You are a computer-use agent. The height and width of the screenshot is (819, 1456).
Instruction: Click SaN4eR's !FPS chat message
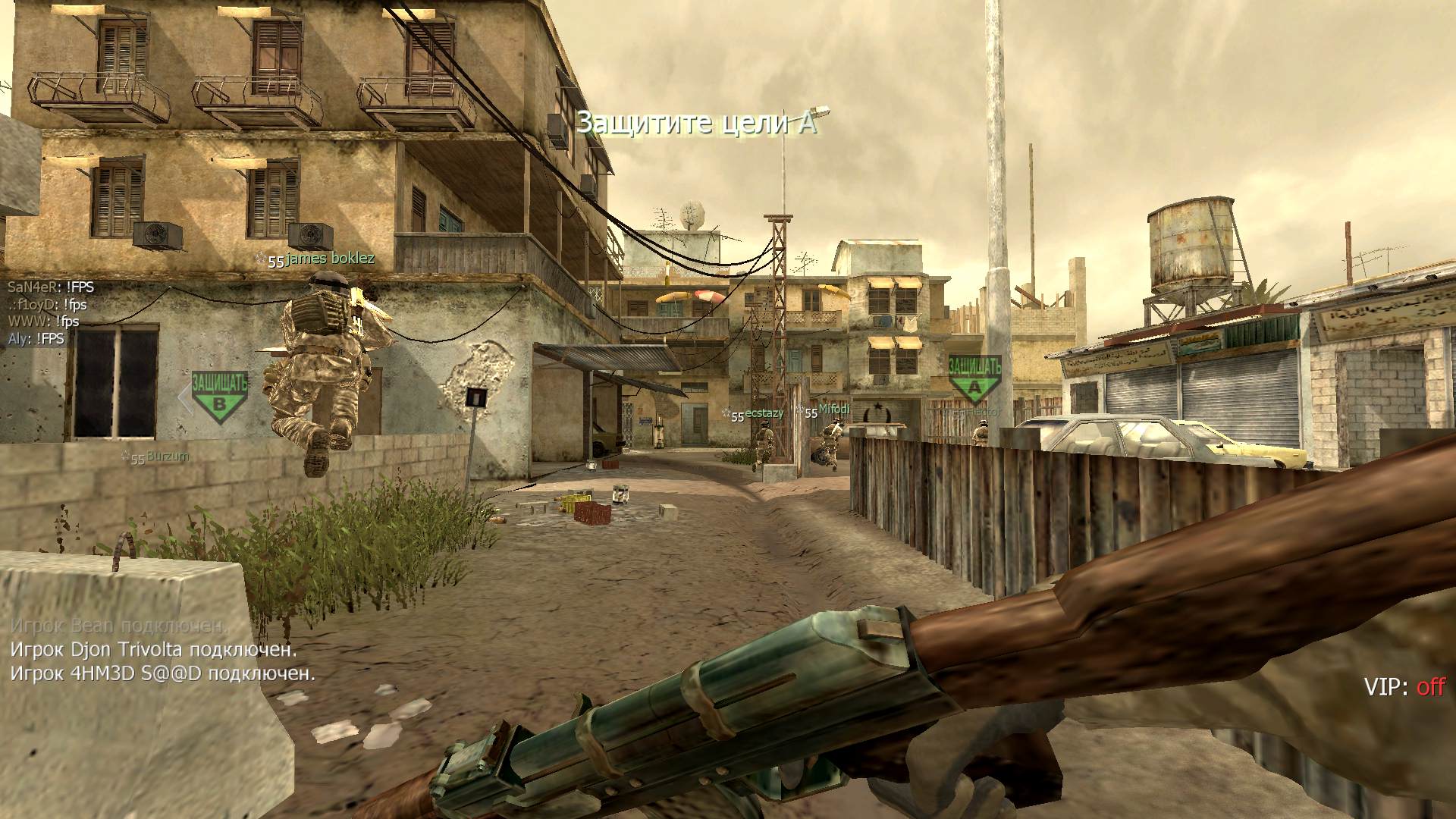tap(51, 287)
